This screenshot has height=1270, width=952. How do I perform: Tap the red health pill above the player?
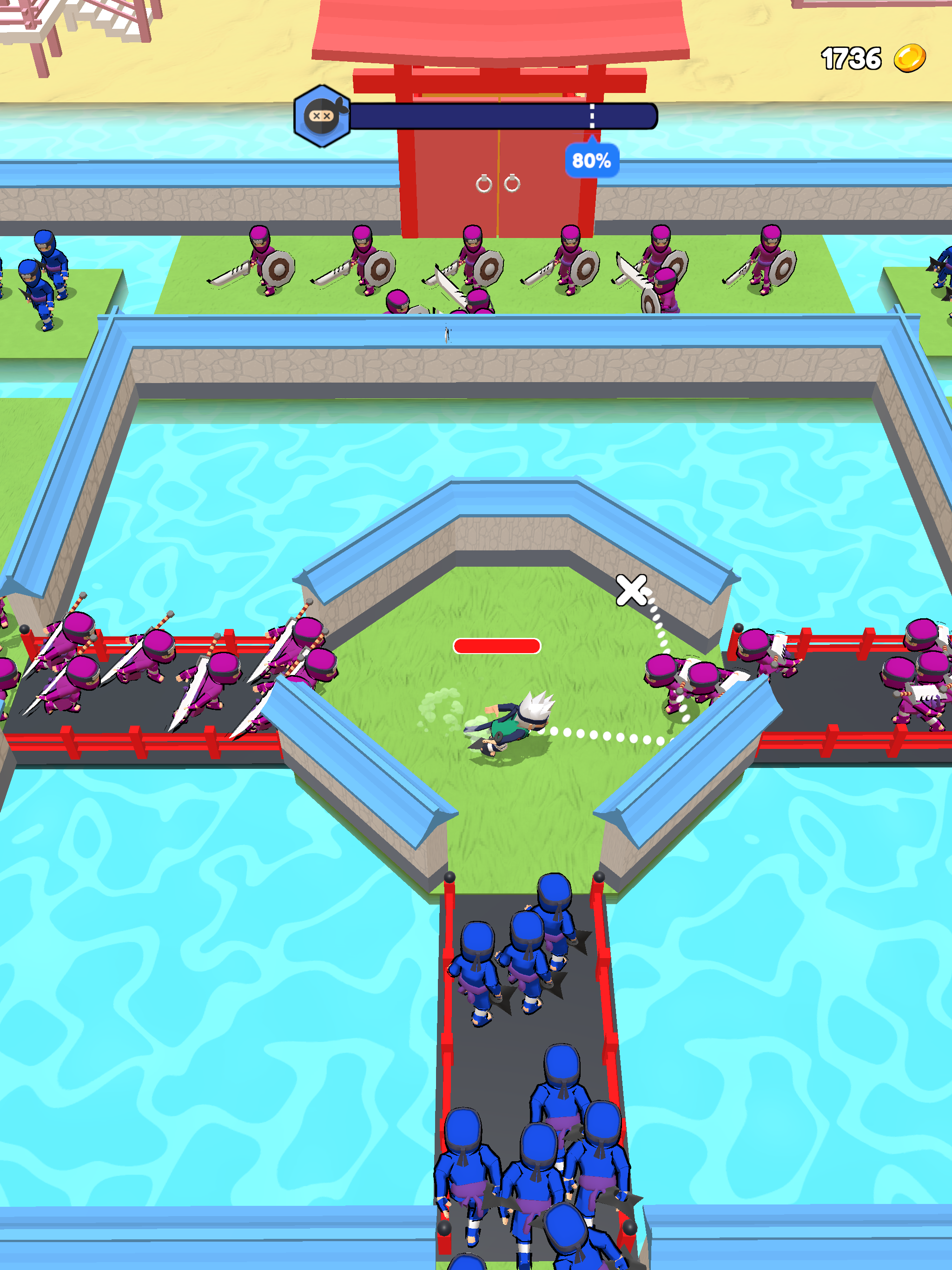(x=497, y=647)
